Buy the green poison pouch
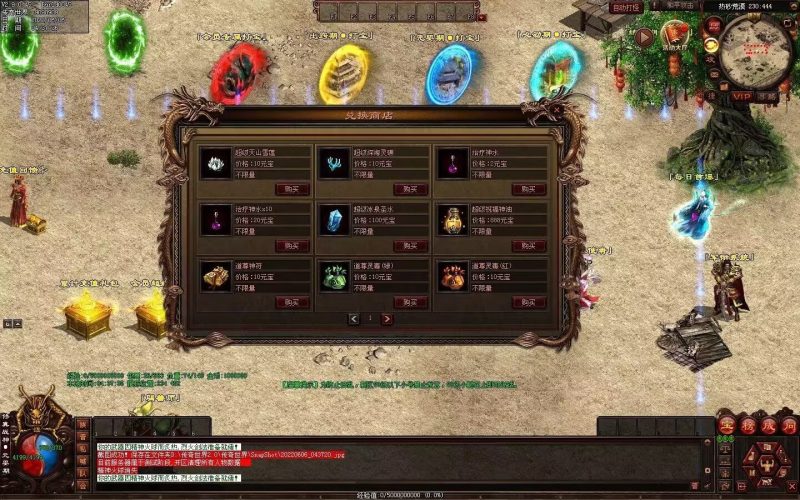This screenshot has width=800, height=500. [409, 302]
